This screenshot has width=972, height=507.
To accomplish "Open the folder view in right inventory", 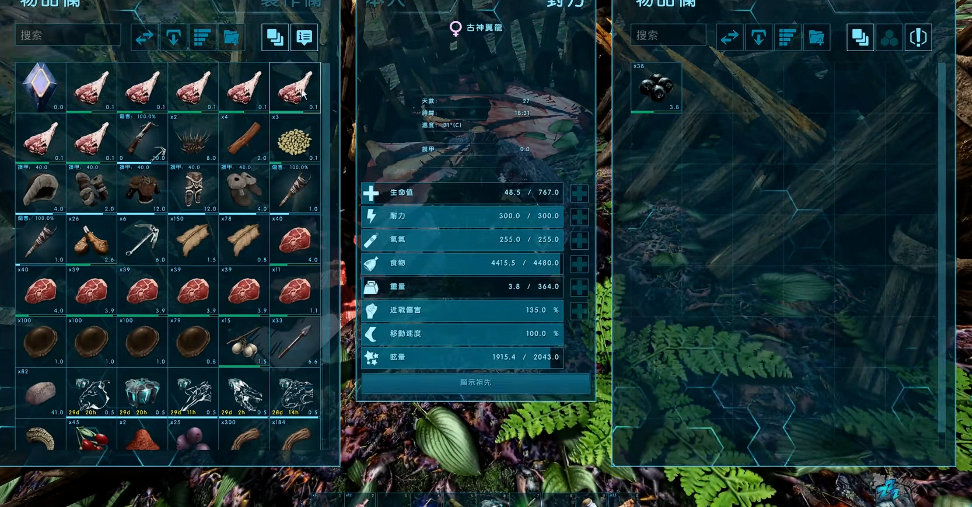I will click(x=816, y=38).
